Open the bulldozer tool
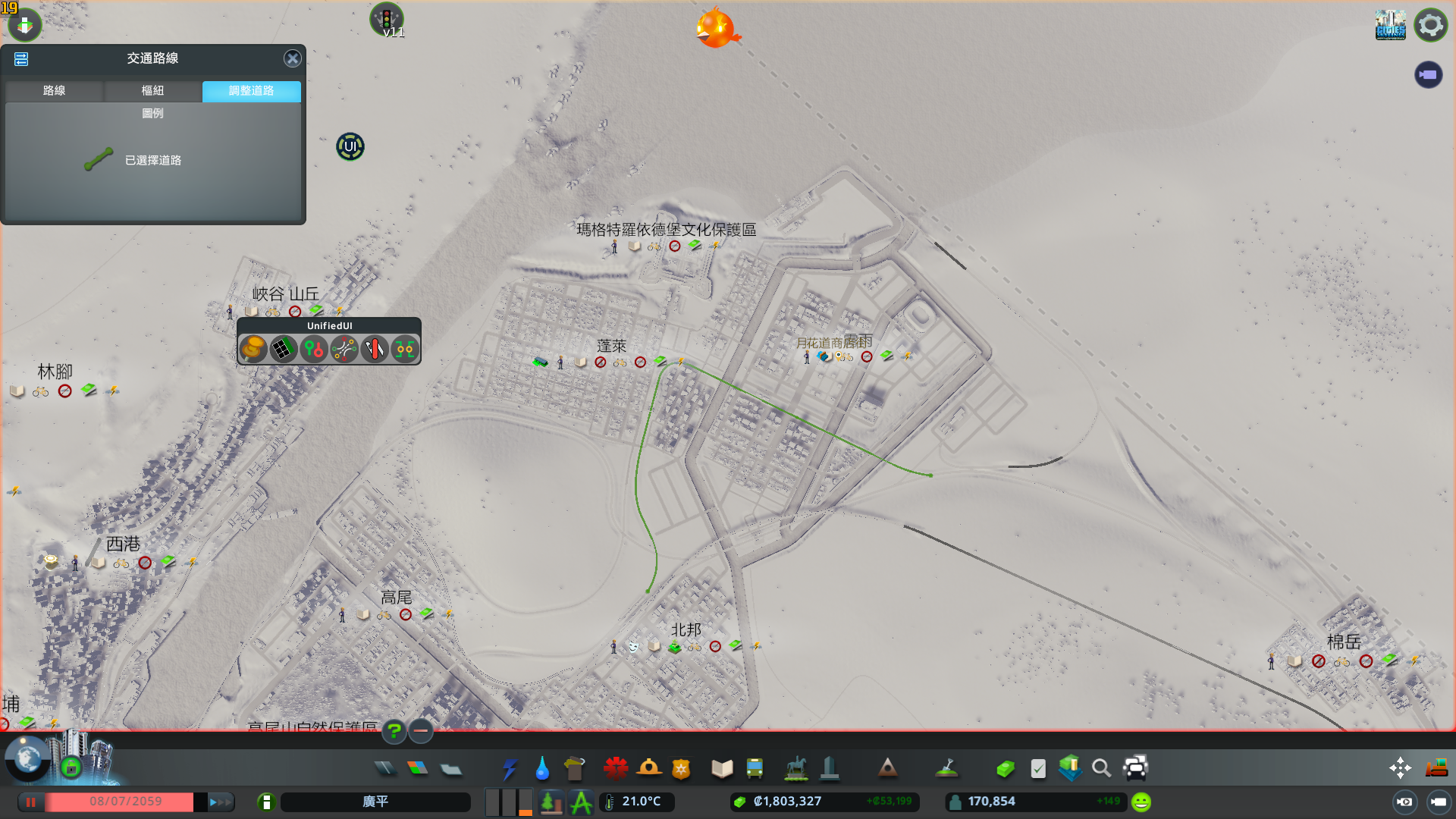1456x819 pixels. click(1436, 767)
